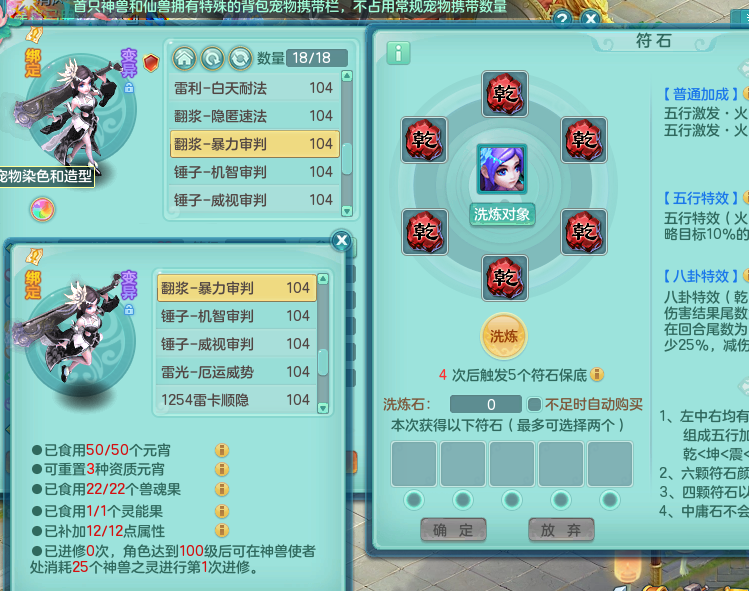Abandon results with the 放弃 button
The image size is (749, 591).
(561, 530)
